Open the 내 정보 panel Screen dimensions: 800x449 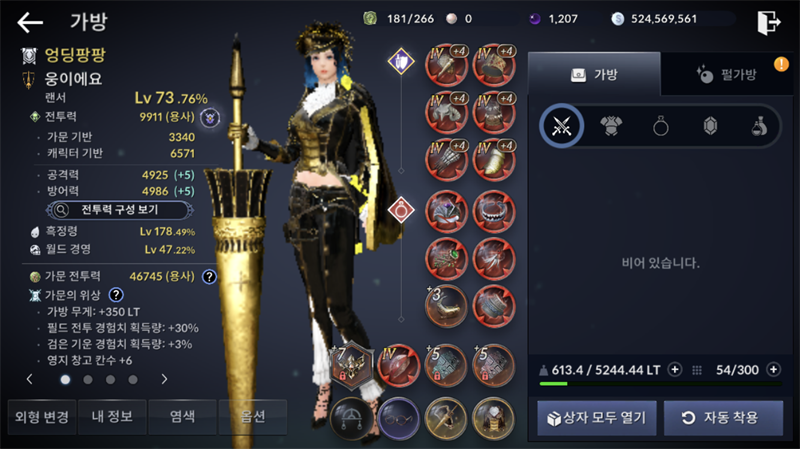(110, 417)
